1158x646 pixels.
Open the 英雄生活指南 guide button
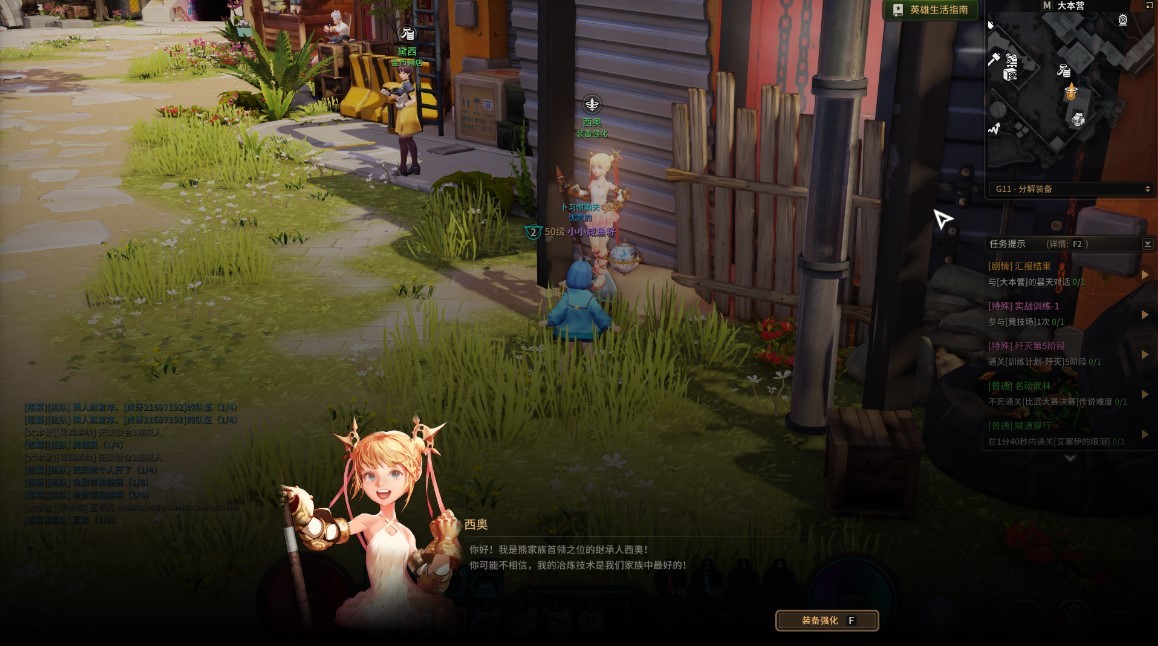pos(930,10)
